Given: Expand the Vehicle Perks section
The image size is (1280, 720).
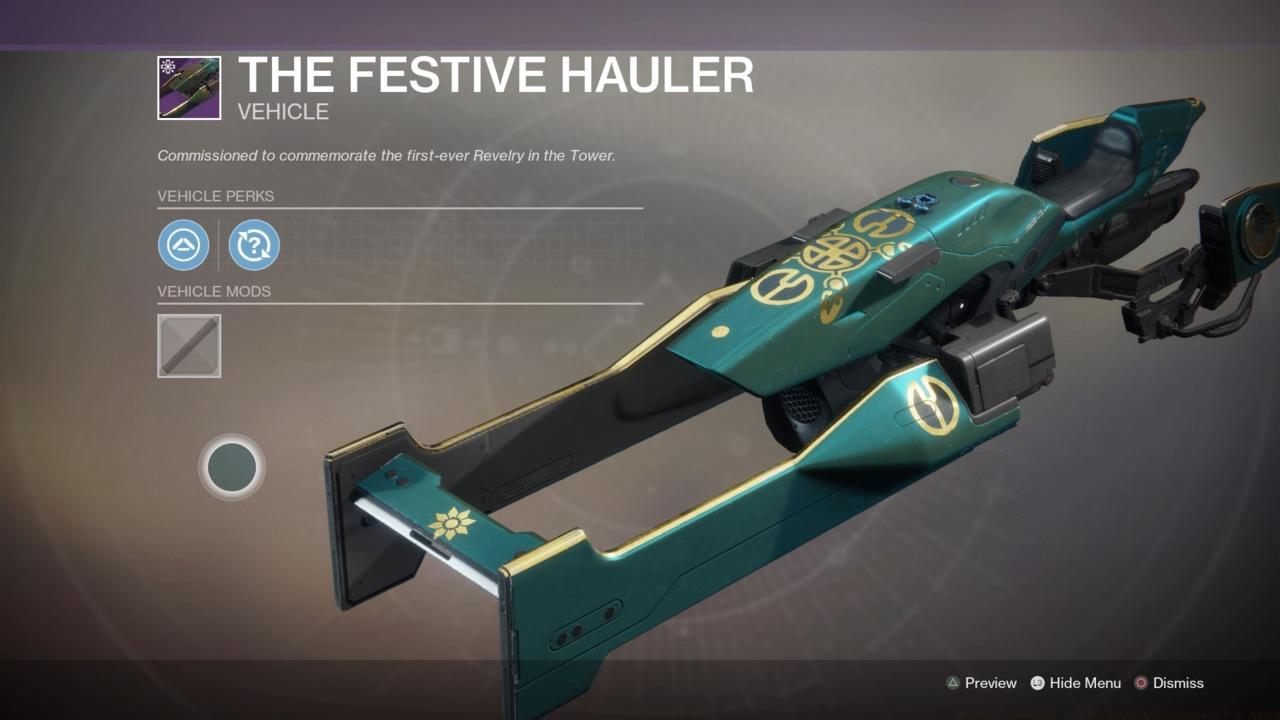Looking at the screenshot, I should [215, 196].
